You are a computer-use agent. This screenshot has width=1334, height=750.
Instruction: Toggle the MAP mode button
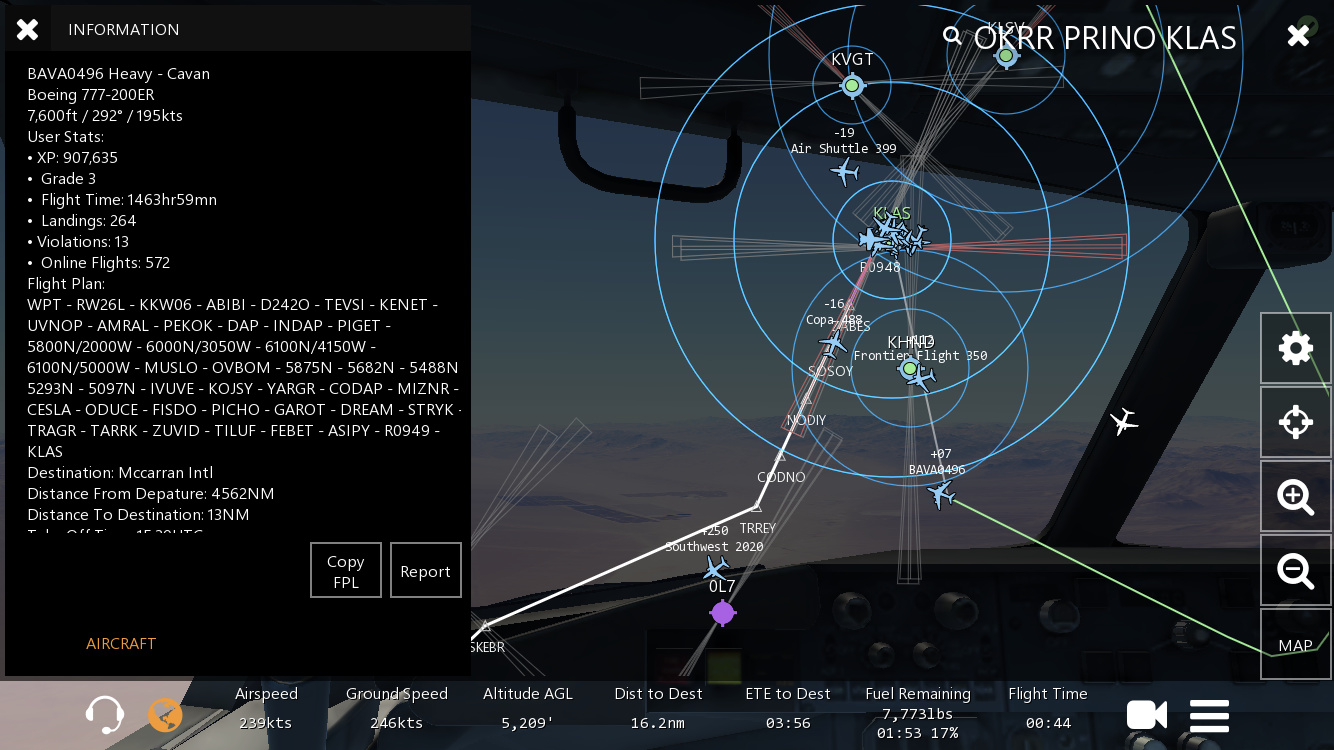click(x=1295, y=645)
